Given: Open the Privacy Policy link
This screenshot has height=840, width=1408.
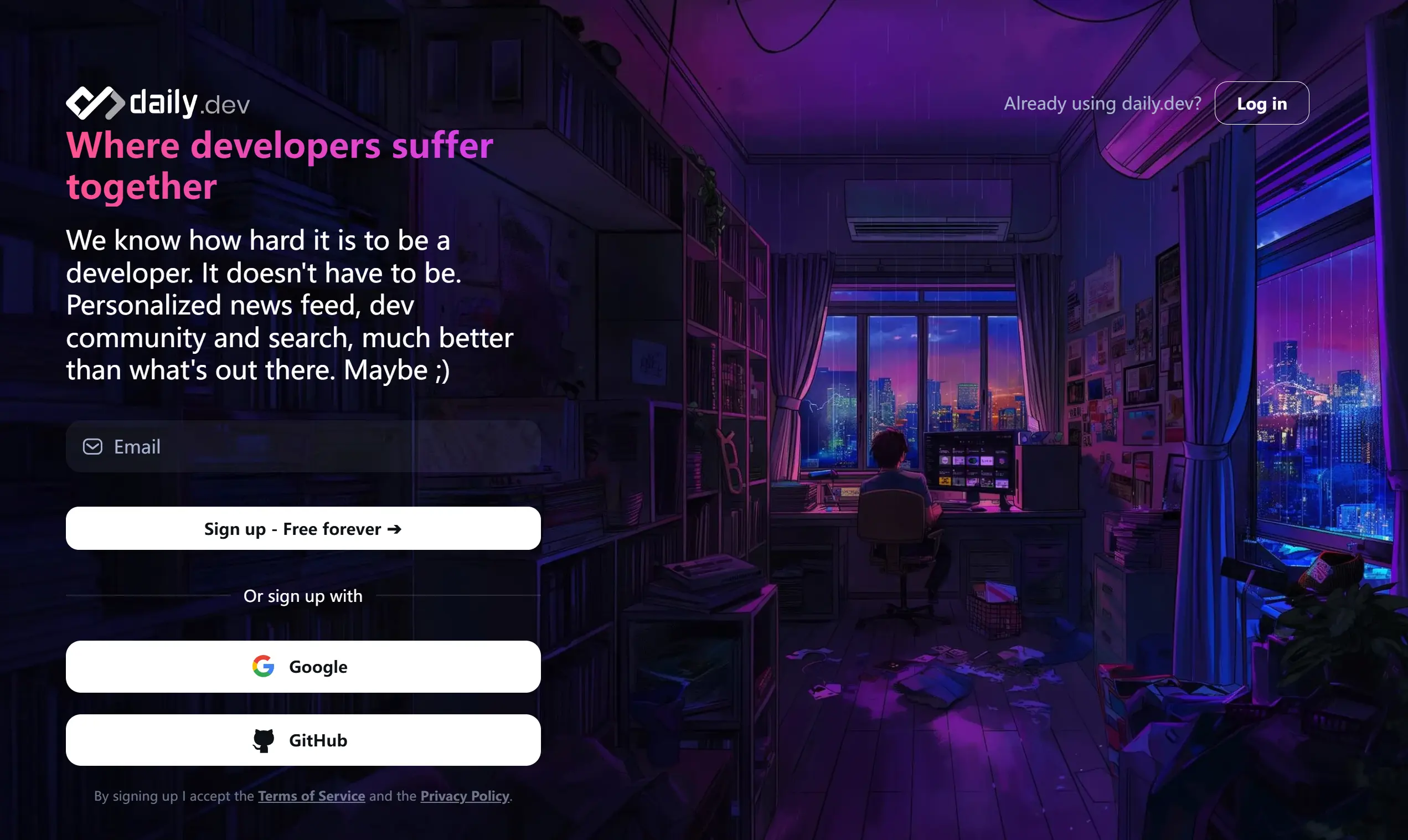Looking at the screenshot, I should tap(465, 796).
